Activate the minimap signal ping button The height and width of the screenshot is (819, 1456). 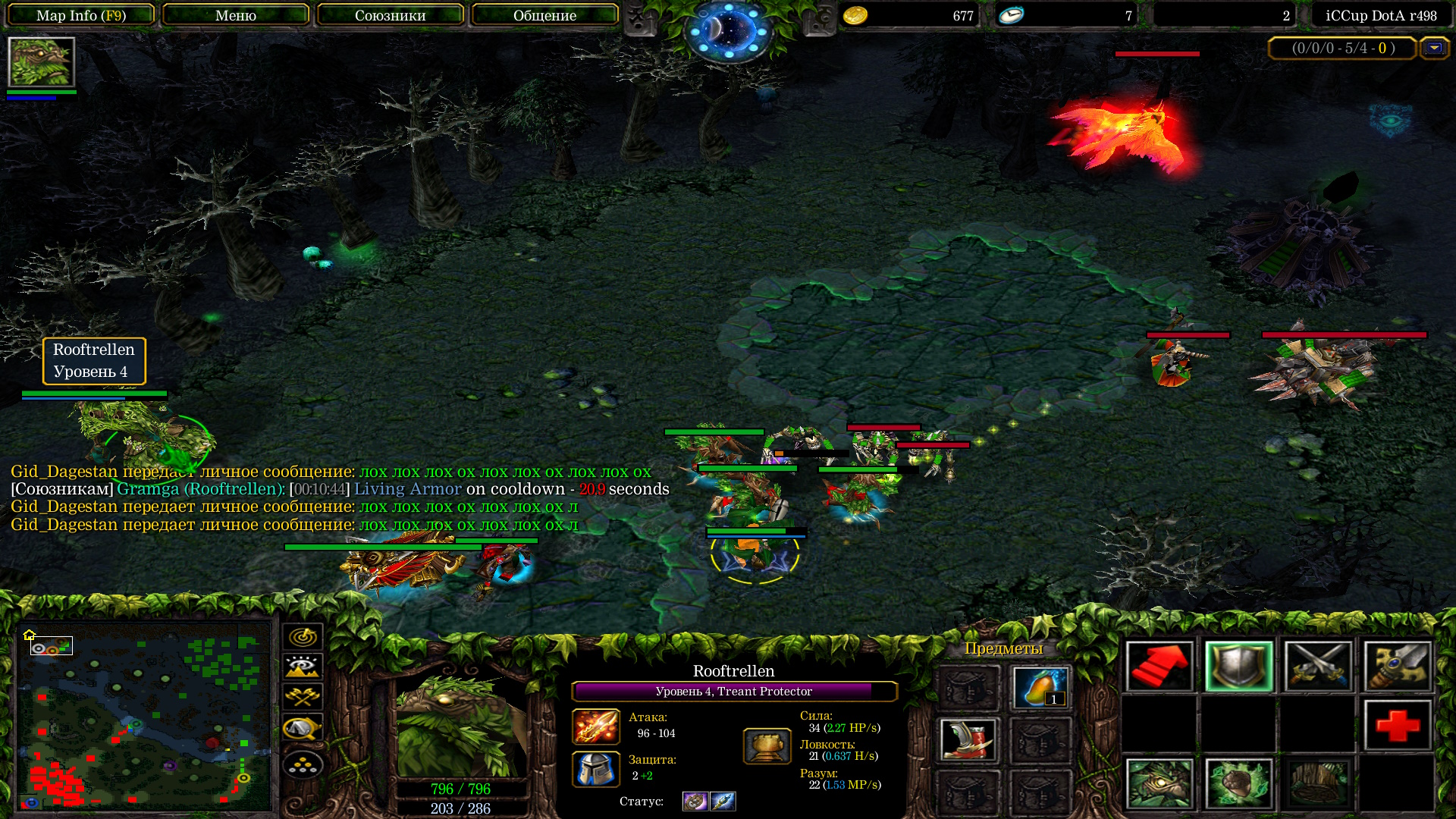(x=303, y=636)
